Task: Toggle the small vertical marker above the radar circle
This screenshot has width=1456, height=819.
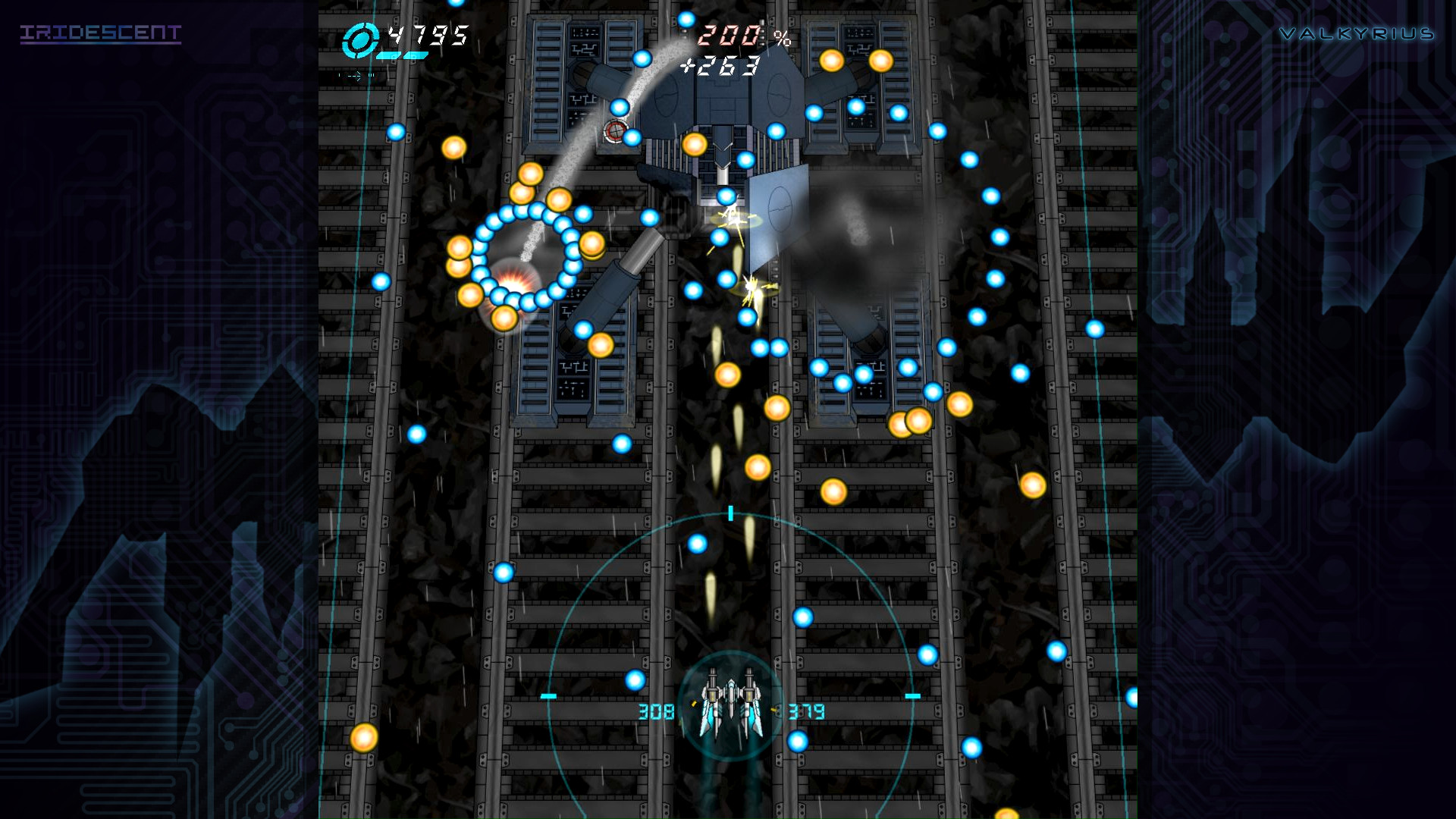Action: click(730, 513)
